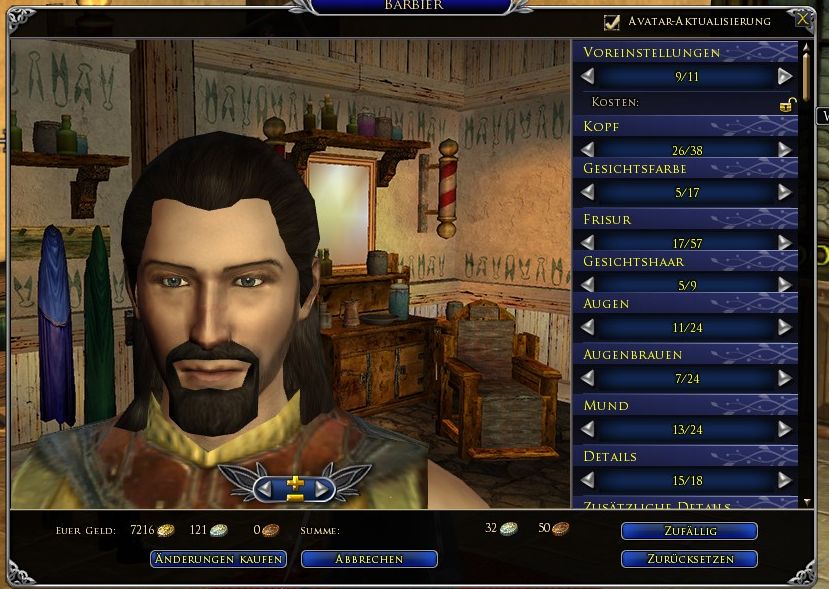
Task: Advance to next Frisur hairstyle
Action: tap(785, 242)
